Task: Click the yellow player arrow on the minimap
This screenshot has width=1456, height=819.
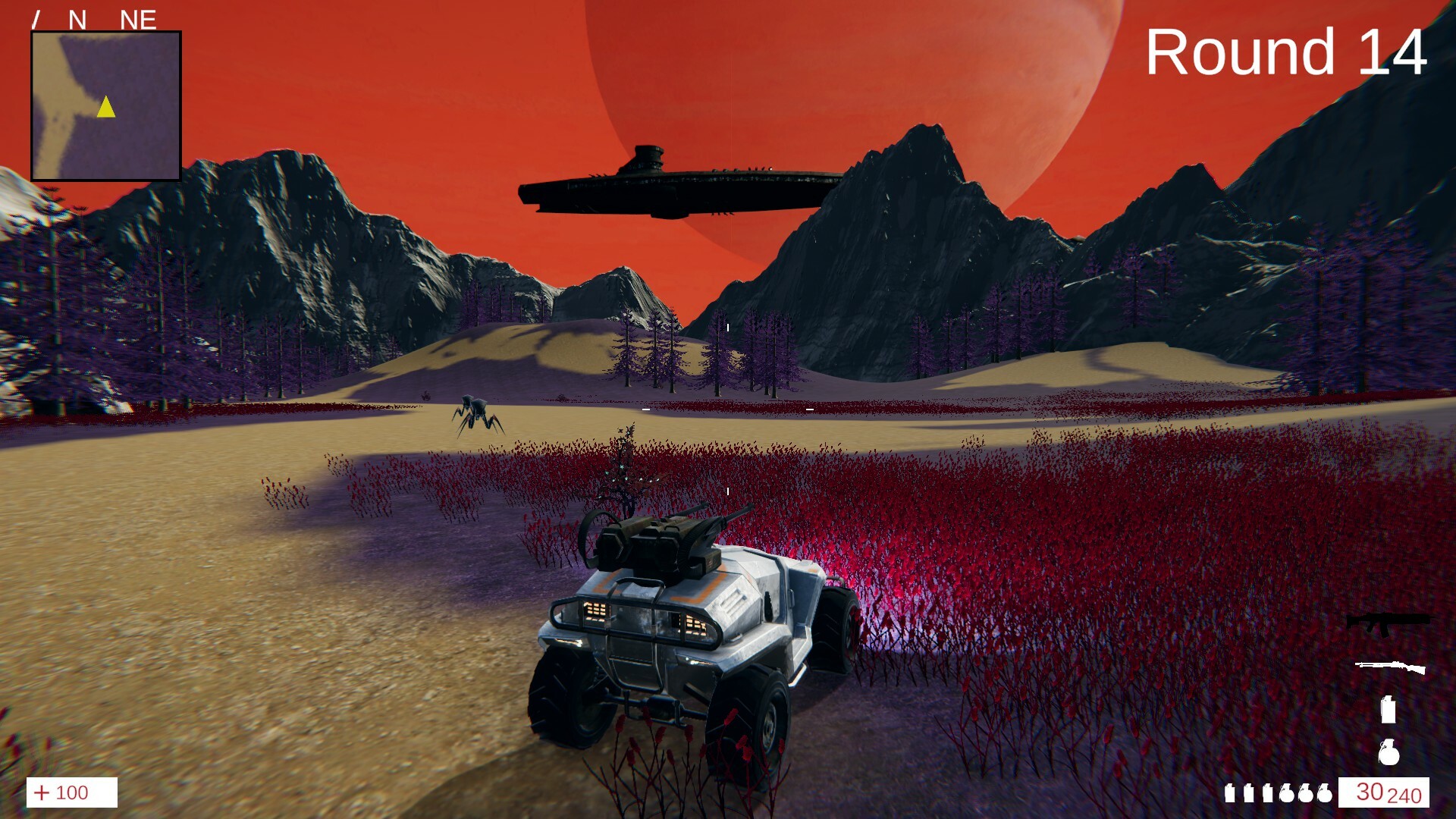Action: (x=105, y=108)
